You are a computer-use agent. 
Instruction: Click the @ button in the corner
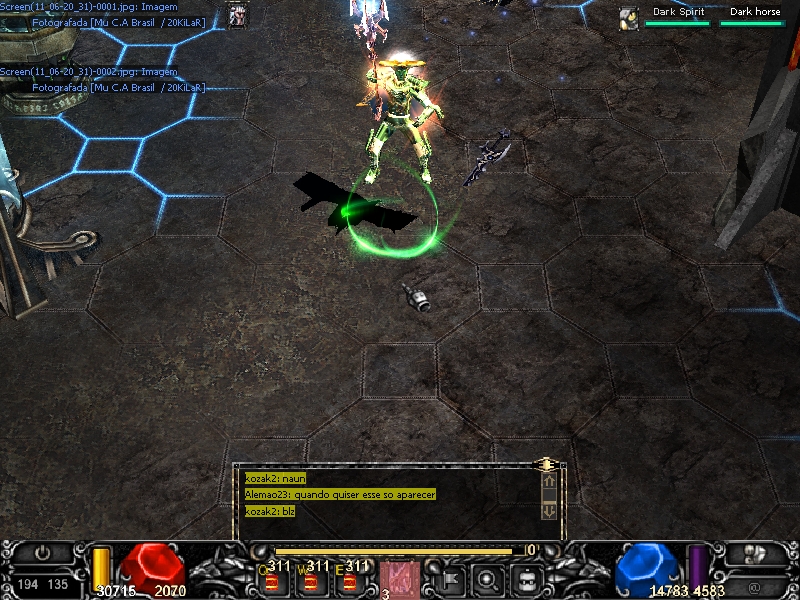755,583
